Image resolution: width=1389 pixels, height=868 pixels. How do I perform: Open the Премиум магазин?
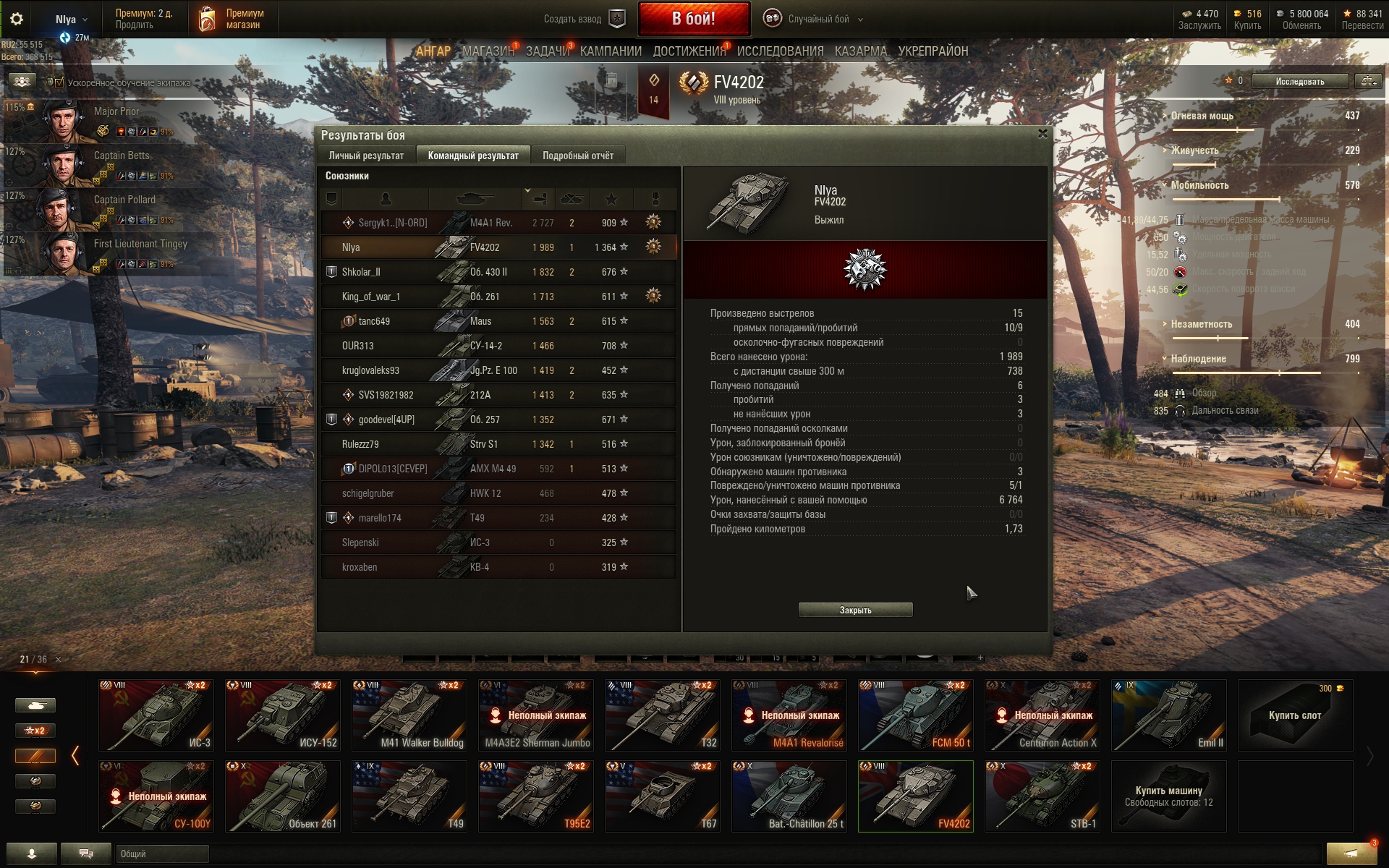[230, 20]
